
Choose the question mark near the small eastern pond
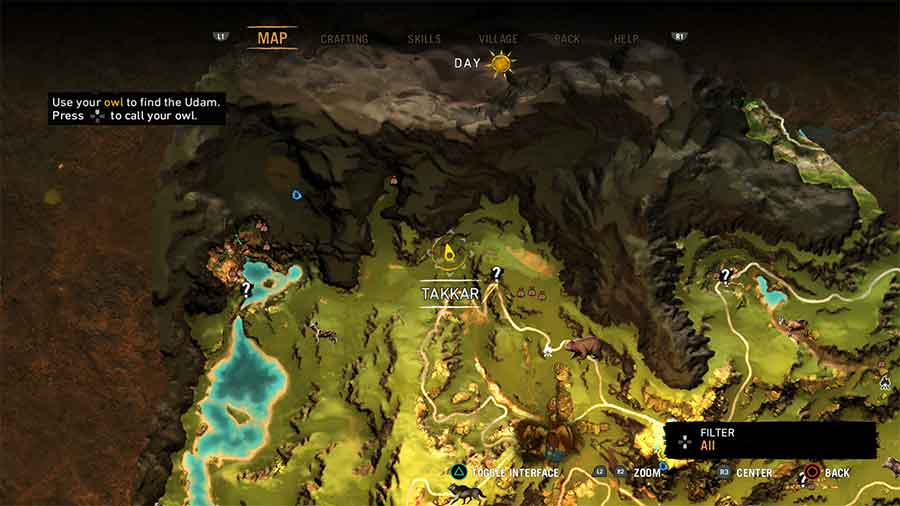tap(726, 275)
